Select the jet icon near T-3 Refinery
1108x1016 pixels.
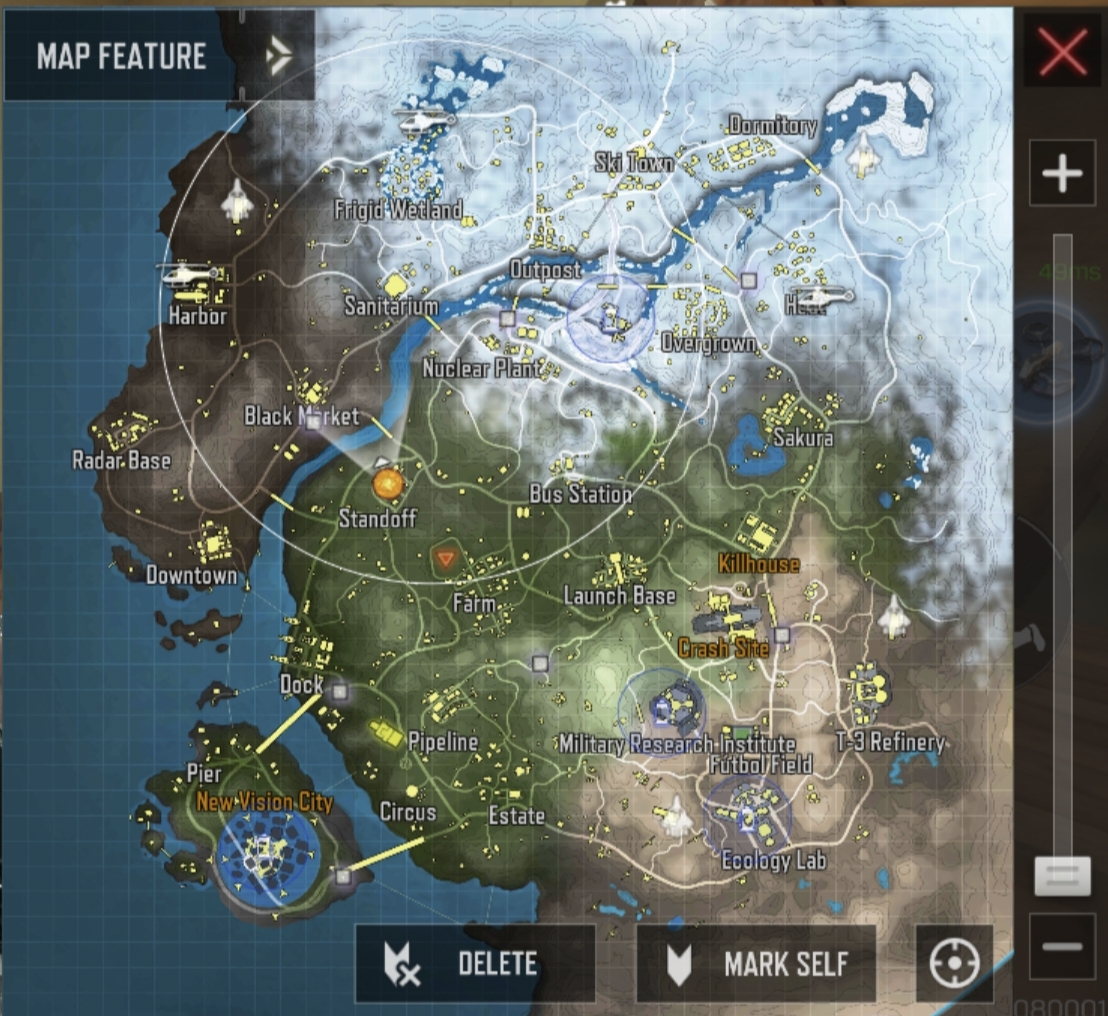894,615
